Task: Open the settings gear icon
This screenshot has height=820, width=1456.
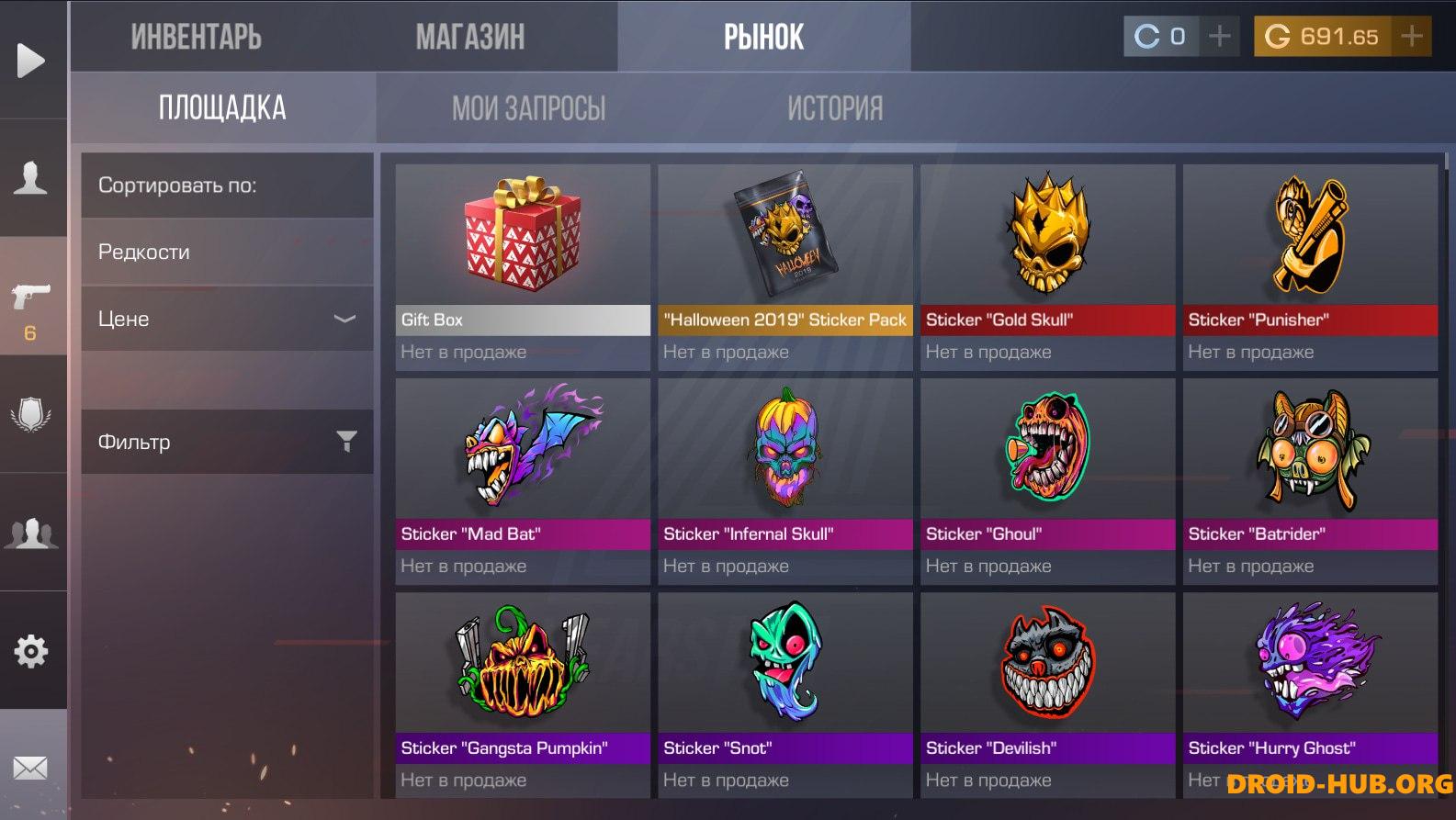Action: pyautogui.click(x=31, y=651)
